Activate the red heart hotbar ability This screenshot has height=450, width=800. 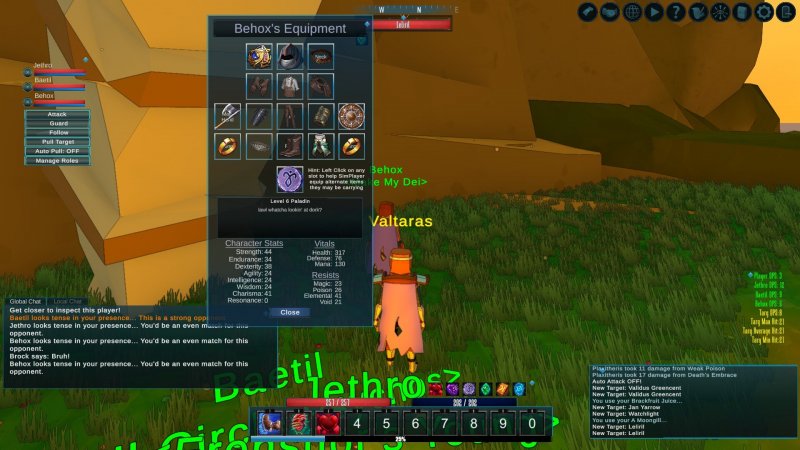(x=327, y=423)
